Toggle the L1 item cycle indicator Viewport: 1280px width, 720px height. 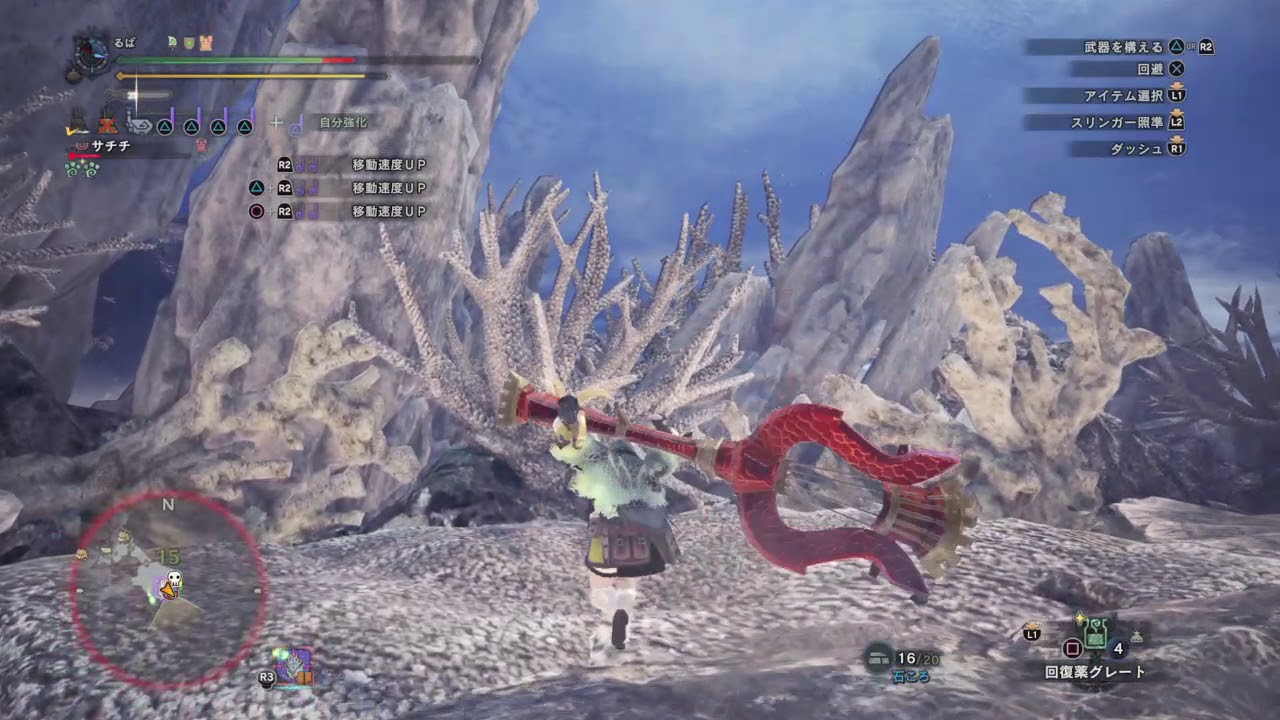[1032, 634]
